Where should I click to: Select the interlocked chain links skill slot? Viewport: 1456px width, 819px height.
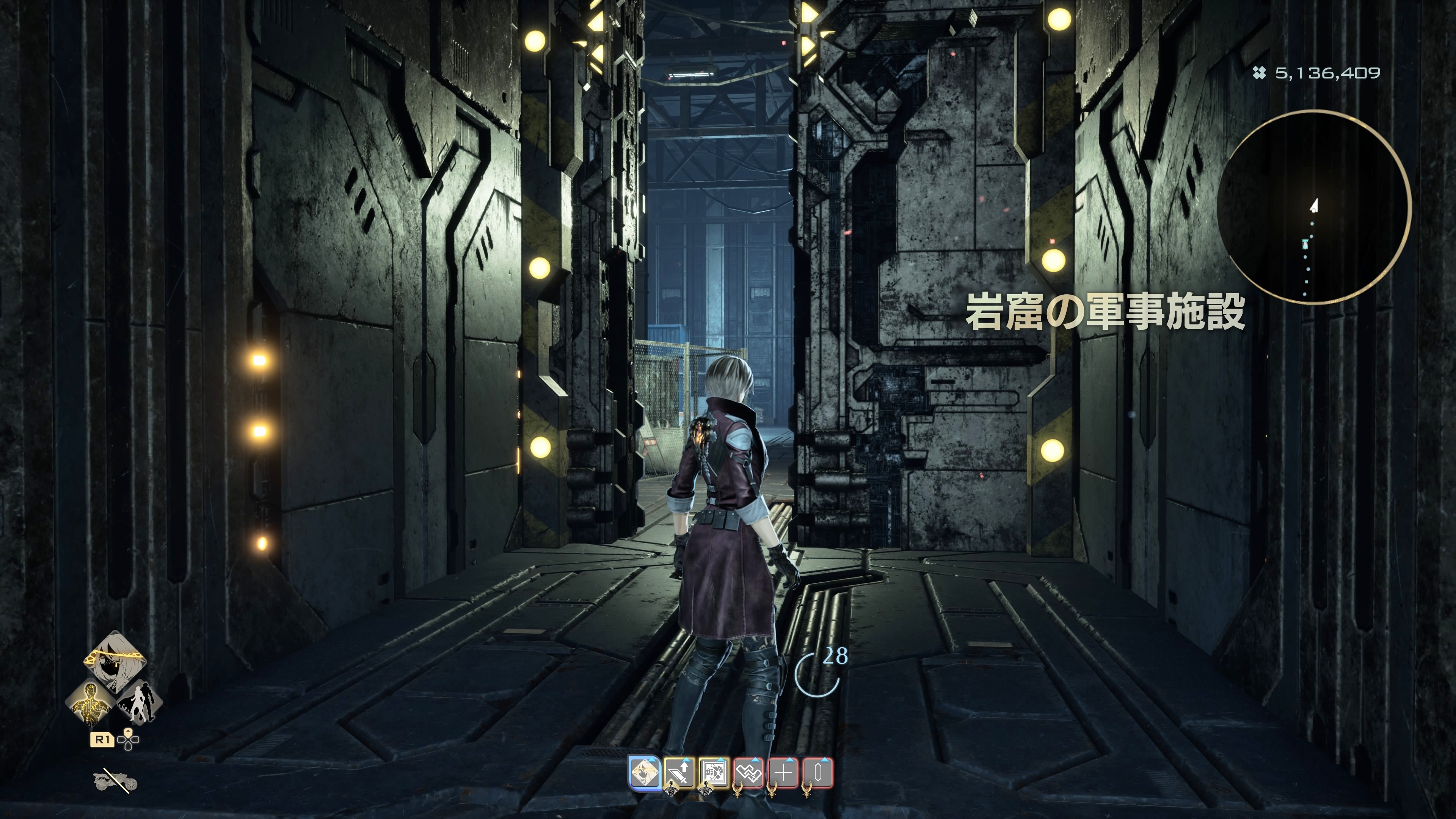[749, 773]
